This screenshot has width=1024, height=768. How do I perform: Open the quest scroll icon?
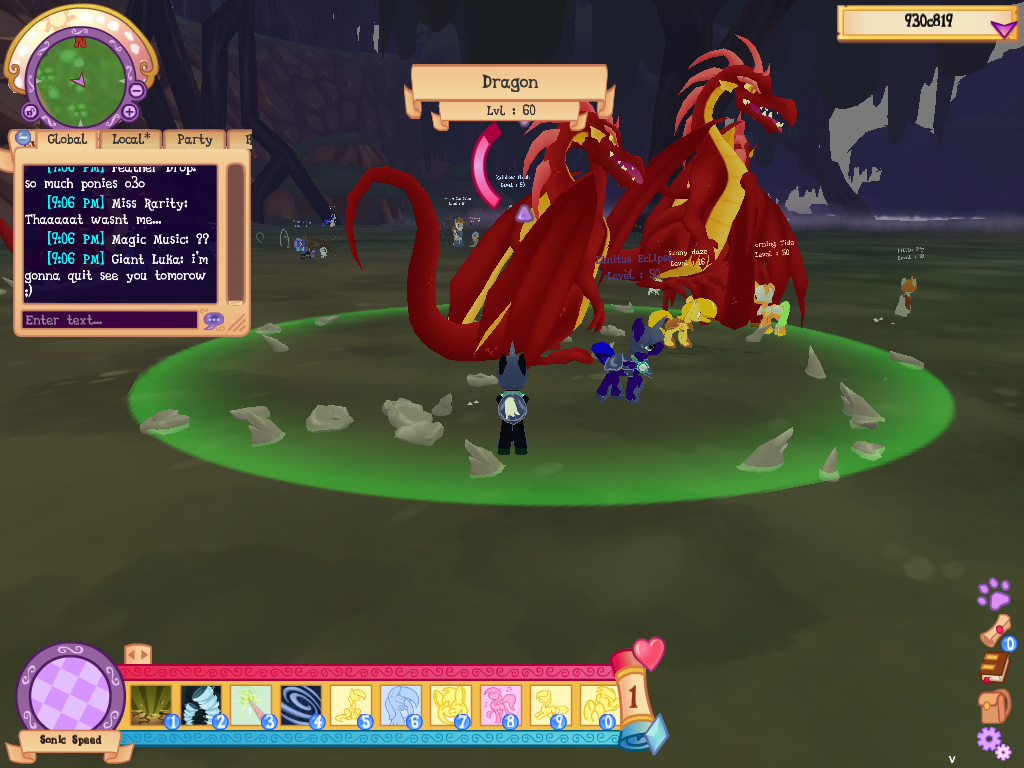(x=994, y=631)
